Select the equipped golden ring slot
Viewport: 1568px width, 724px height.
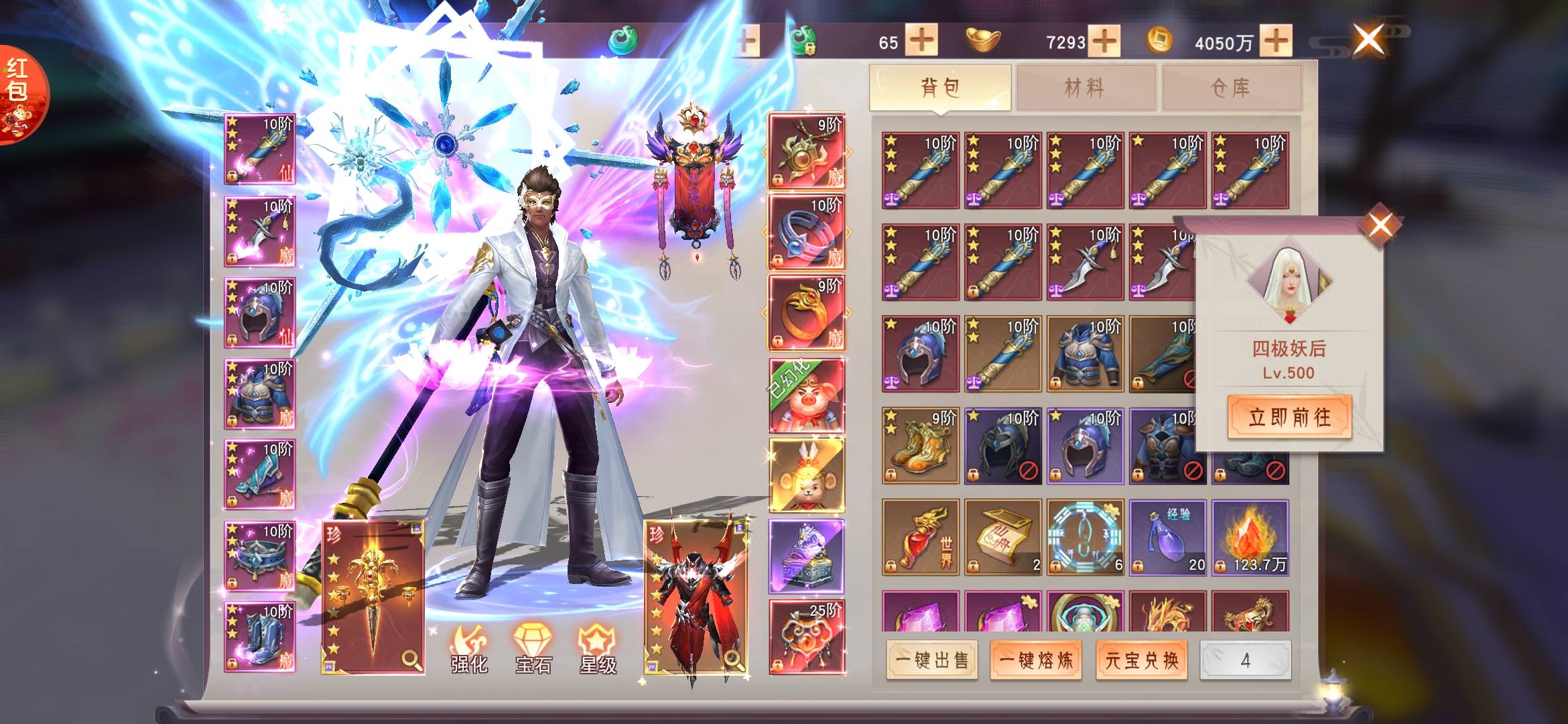point(806,313)
